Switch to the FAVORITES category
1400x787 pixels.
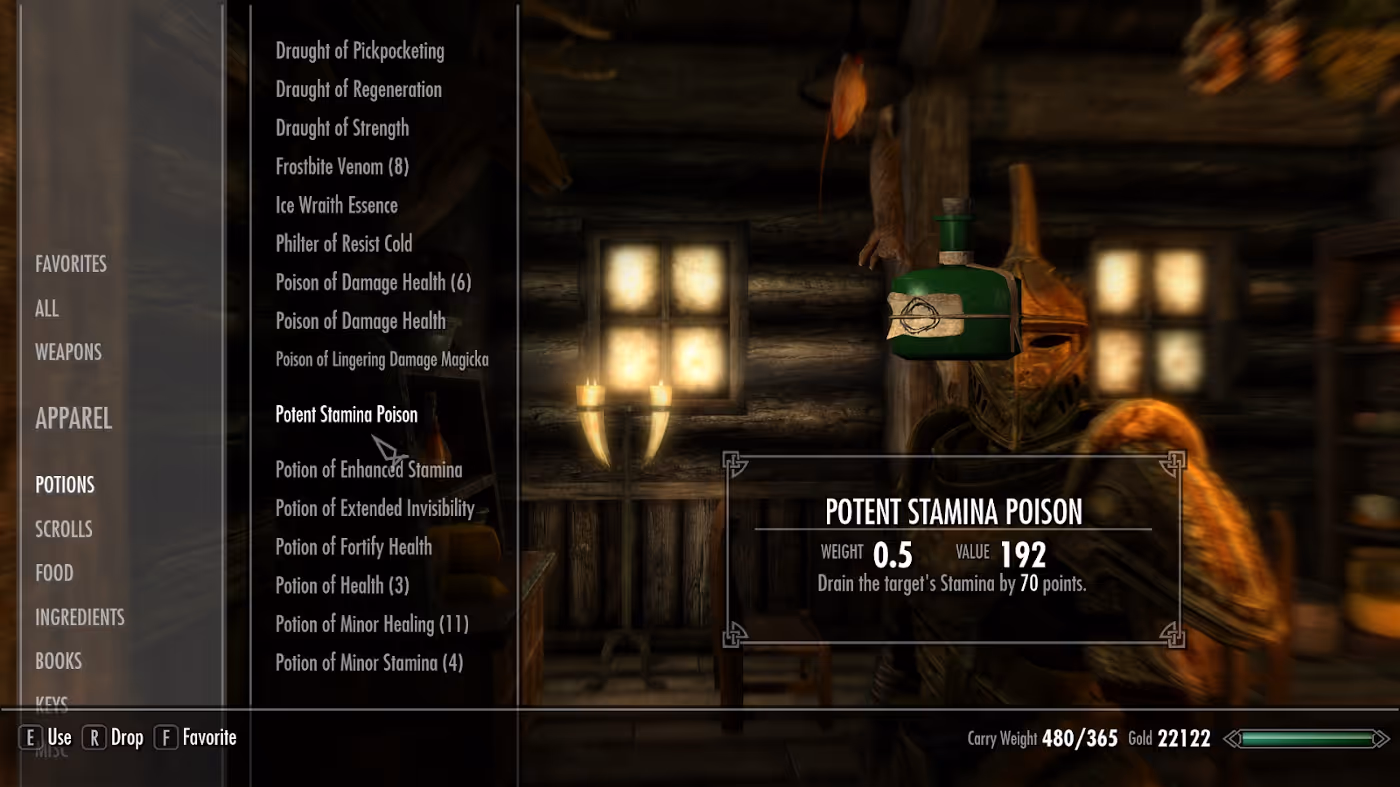coord(70,263)
